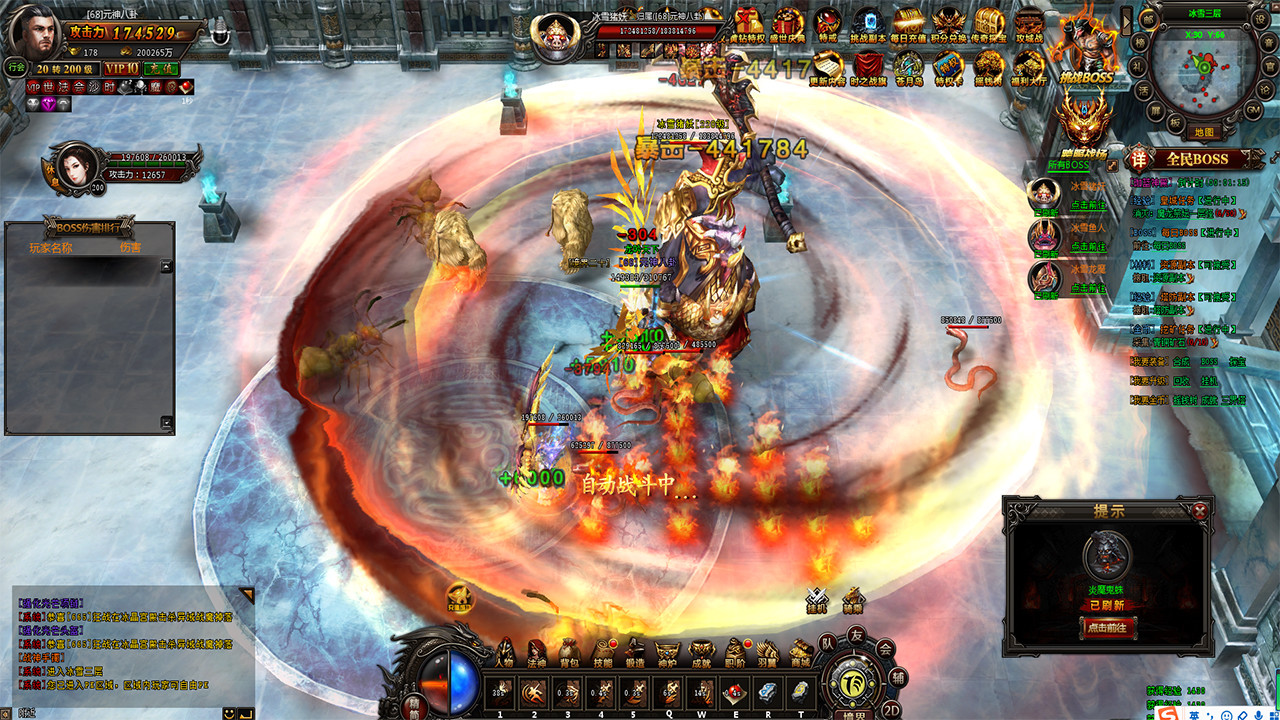
Task: Click skill slot 1 on the hotbar
Action: coord(499,691)
